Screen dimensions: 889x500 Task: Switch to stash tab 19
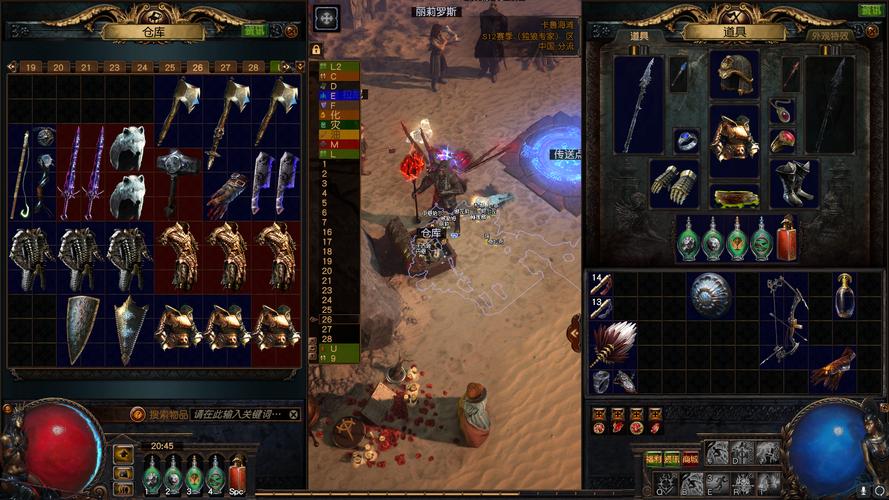(x=32, y=67)
